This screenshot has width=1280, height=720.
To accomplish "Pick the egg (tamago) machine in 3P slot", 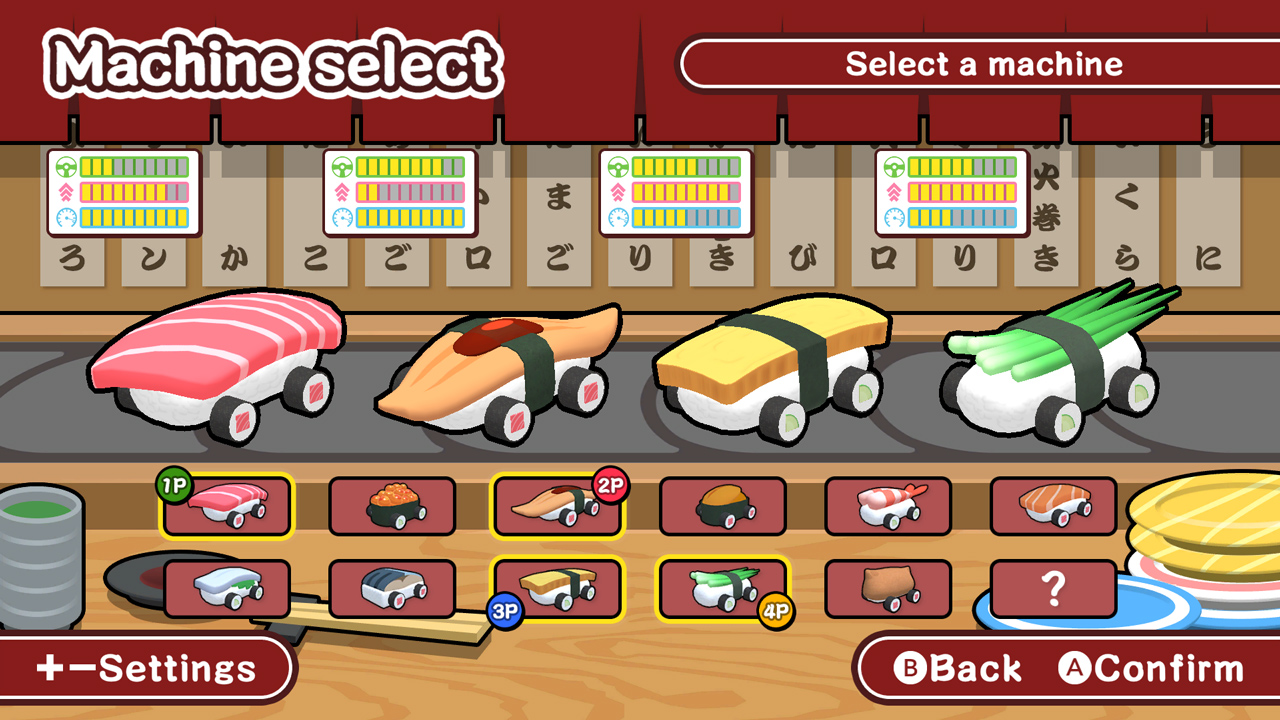I will click(557, 588).
